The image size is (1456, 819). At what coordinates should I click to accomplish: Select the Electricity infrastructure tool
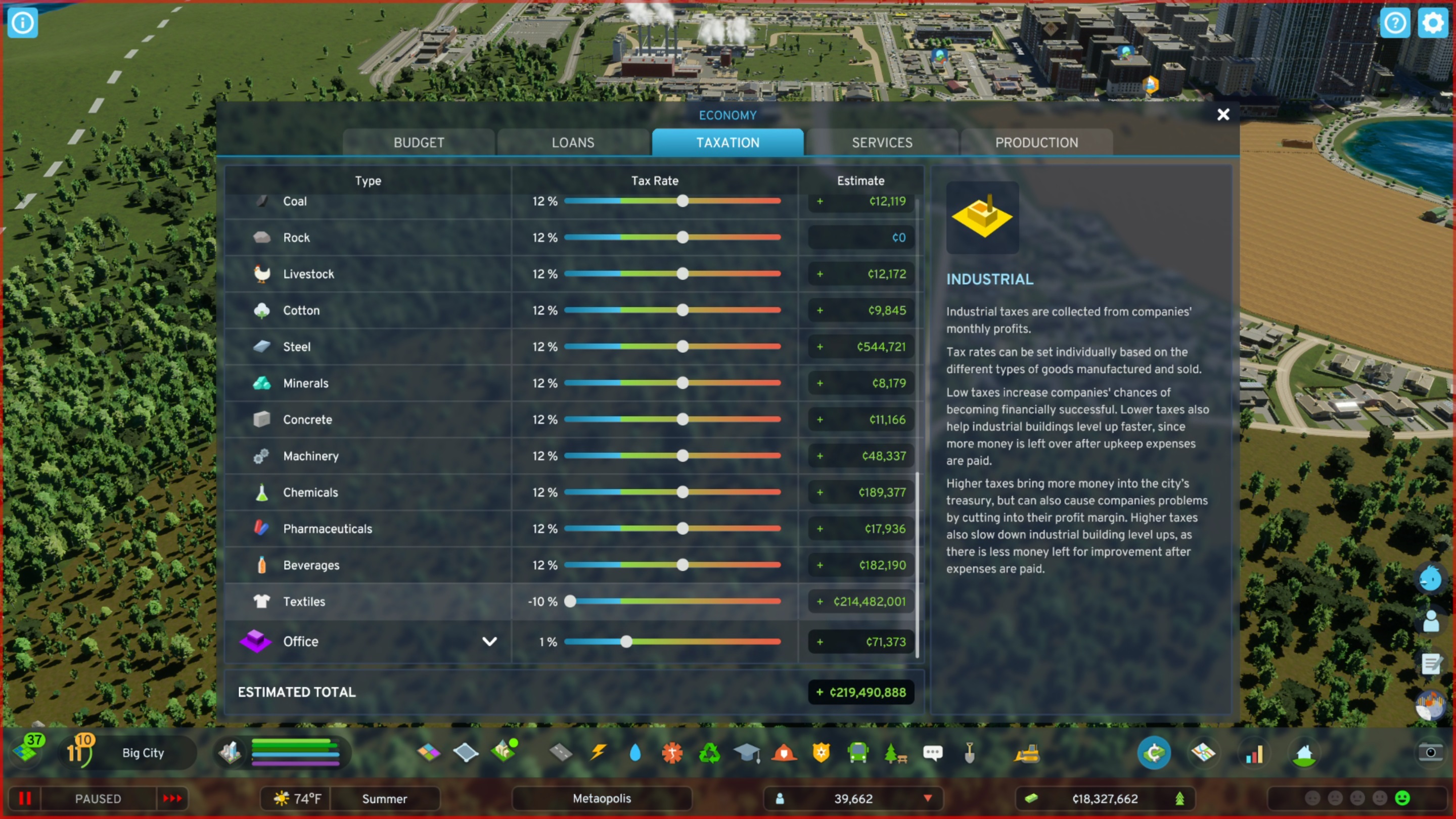click(x=597, y=753)
